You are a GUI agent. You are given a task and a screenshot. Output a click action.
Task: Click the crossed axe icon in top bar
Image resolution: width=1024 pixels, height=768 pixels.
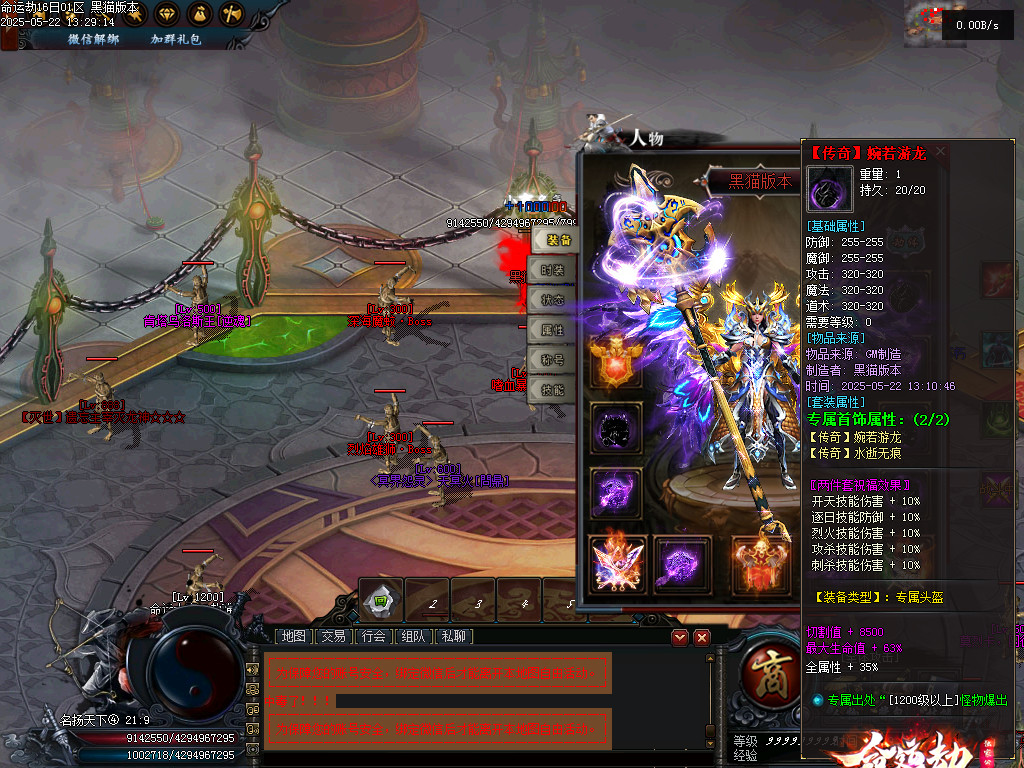(231, 14)
